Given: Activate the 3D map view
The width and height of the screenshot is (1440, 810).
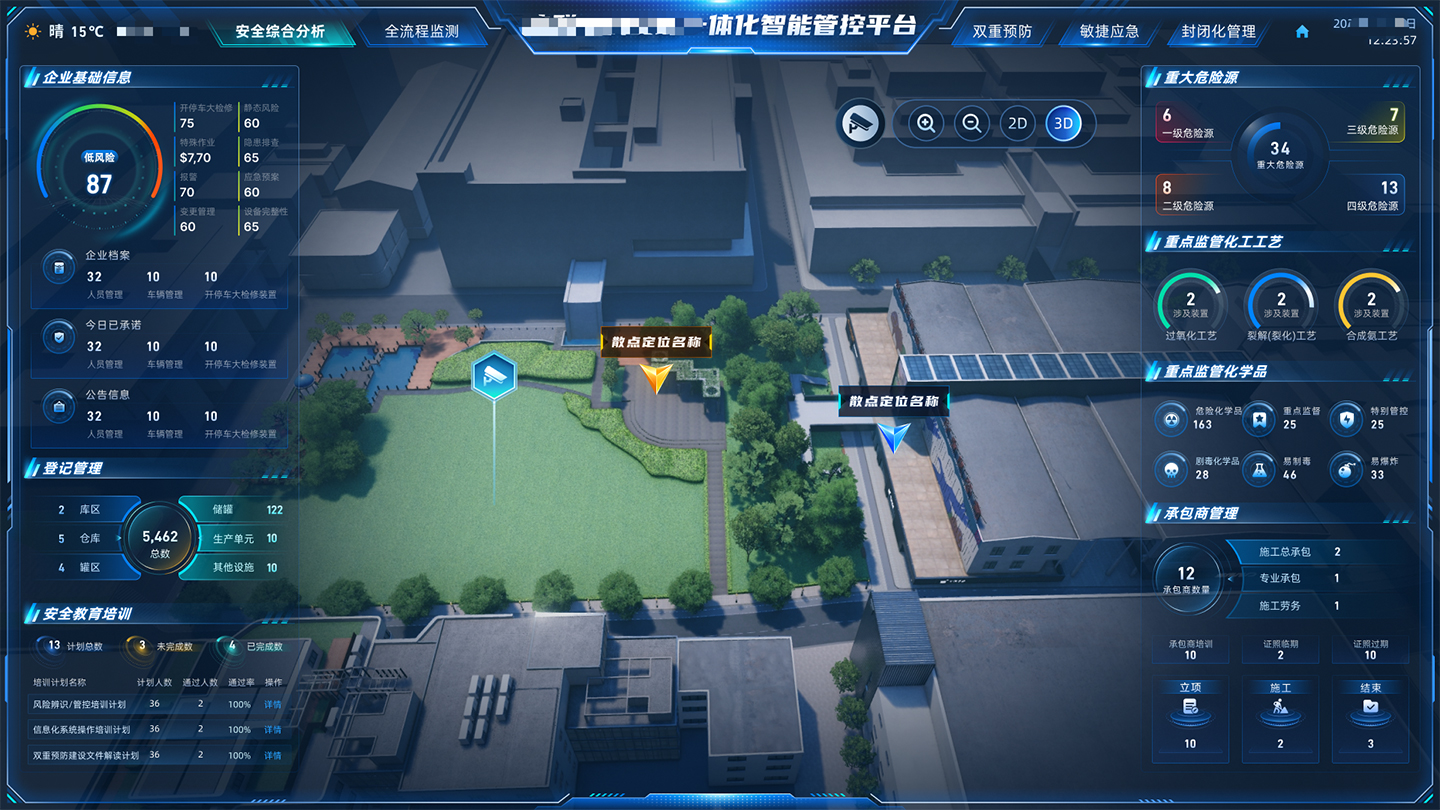Looking at the screenshot, I should [1063, 124].
